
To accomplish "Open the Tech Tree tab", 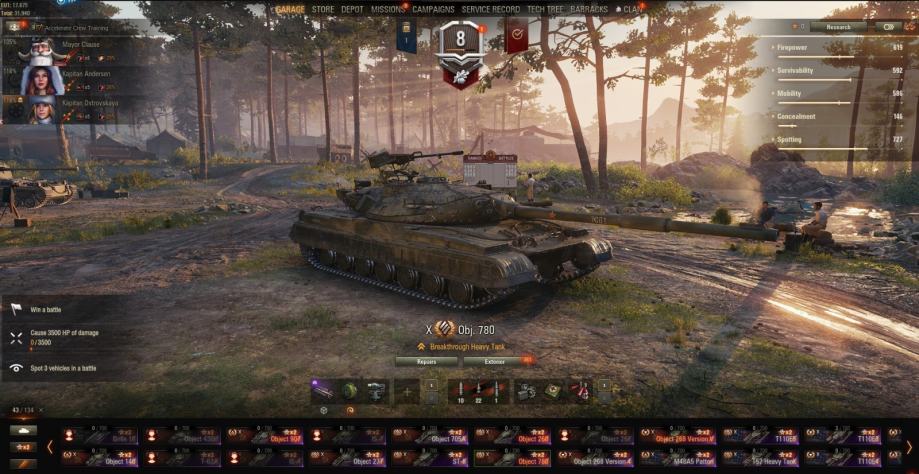I will click(547, 9).
